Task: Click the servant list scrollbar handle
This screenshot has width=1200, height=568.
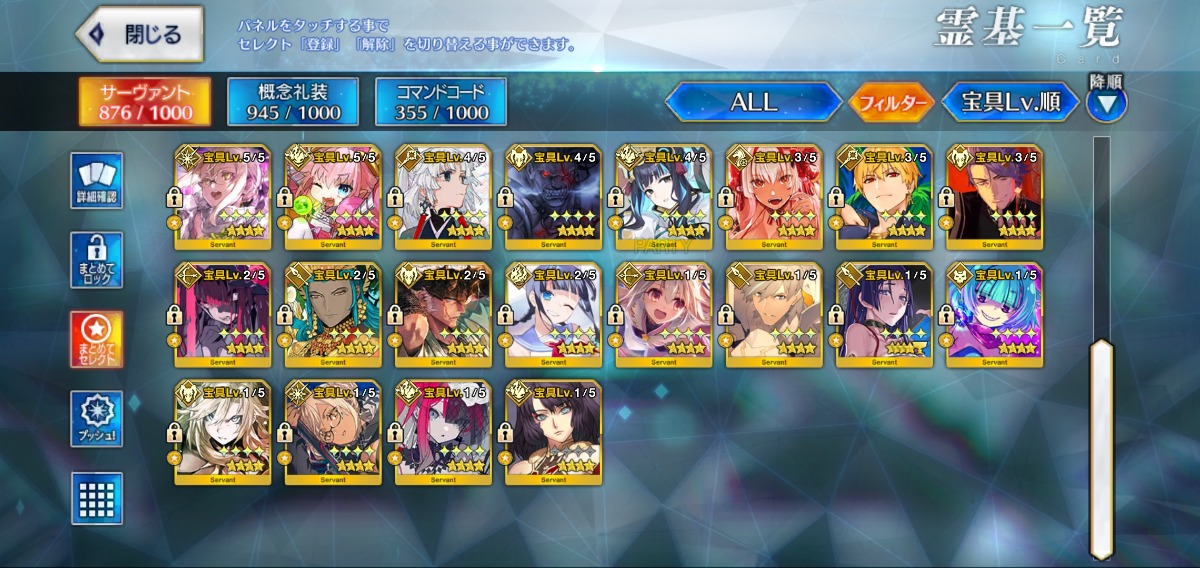Action: pos(1101,448)
